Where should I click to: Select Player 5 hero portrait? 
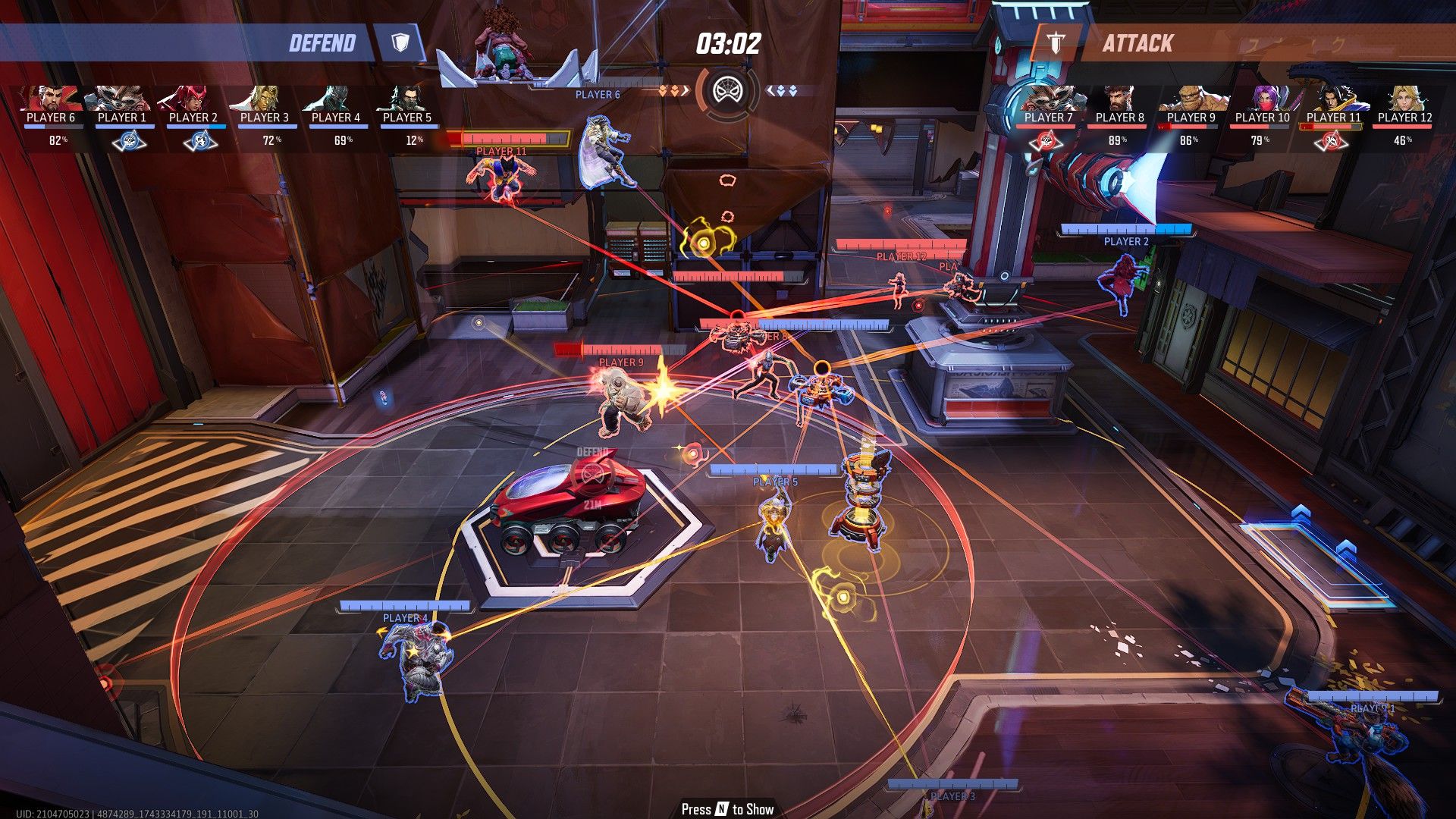(407, 99)
